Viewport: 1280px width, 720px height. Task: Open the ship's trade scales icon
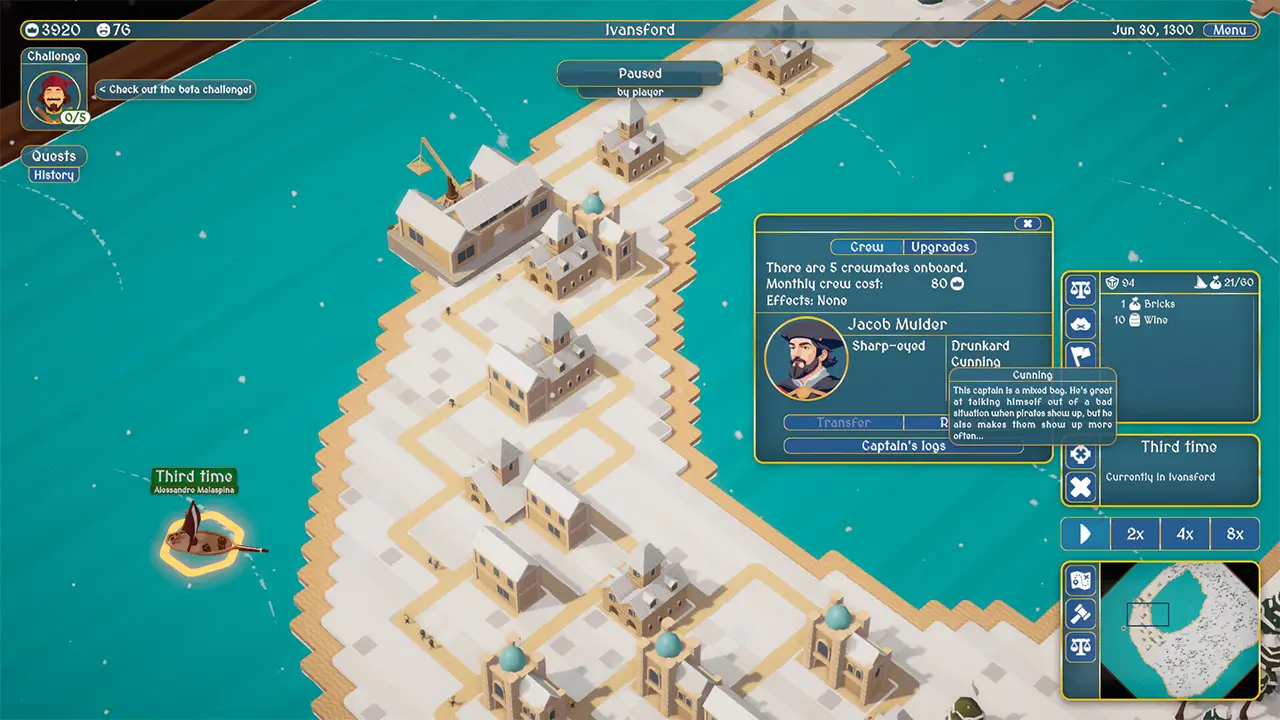pos(1080,291)
